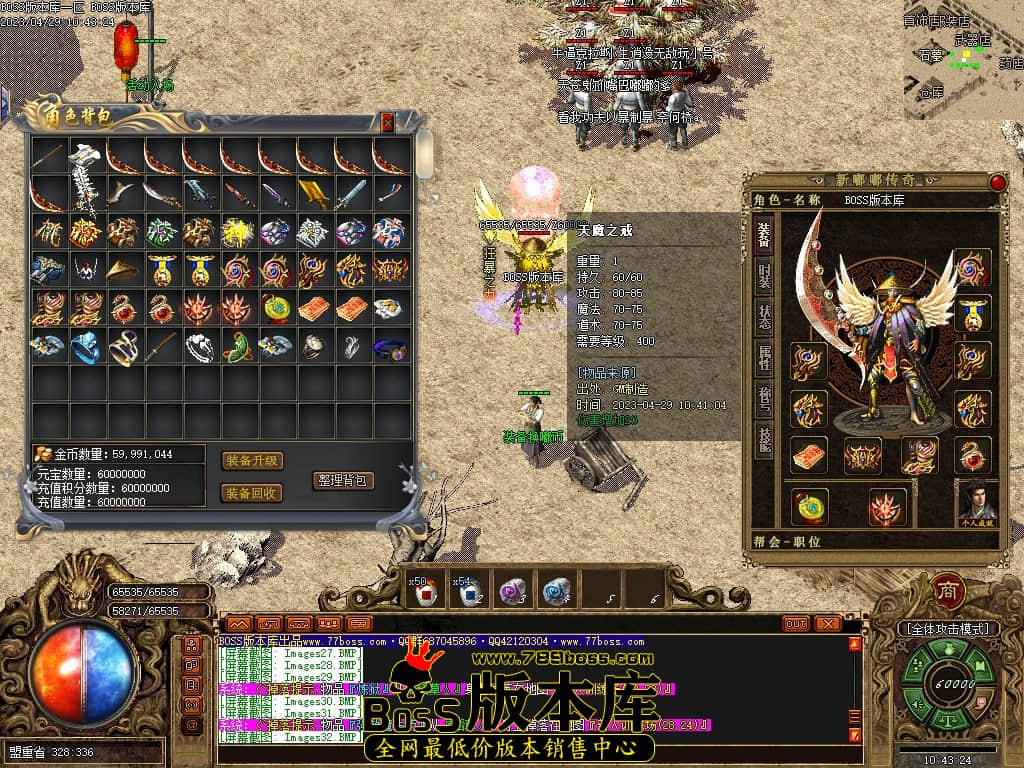Select the straw hat item in bag

[124, 270]
